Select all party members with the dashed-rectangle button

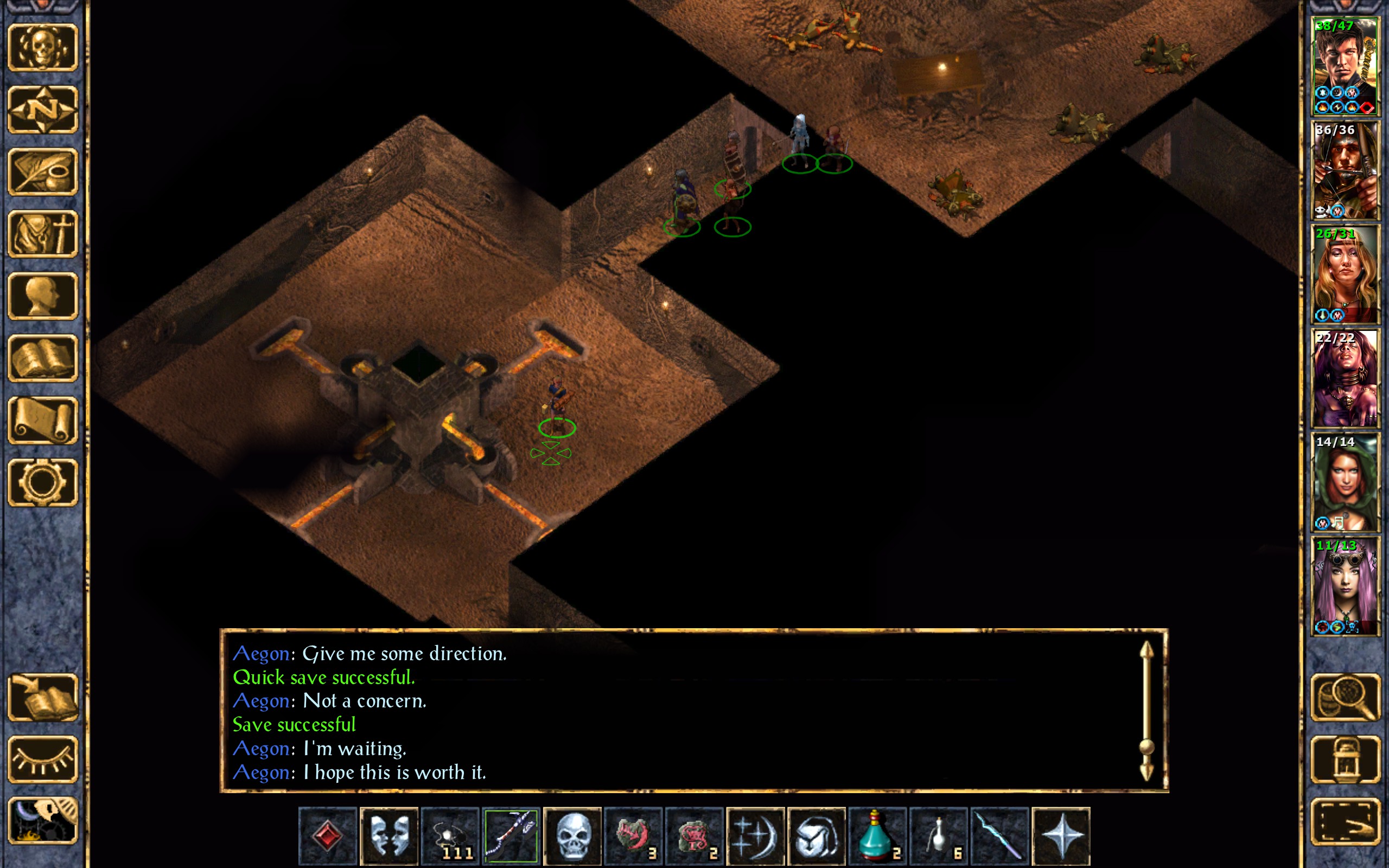click(1345, 821)
